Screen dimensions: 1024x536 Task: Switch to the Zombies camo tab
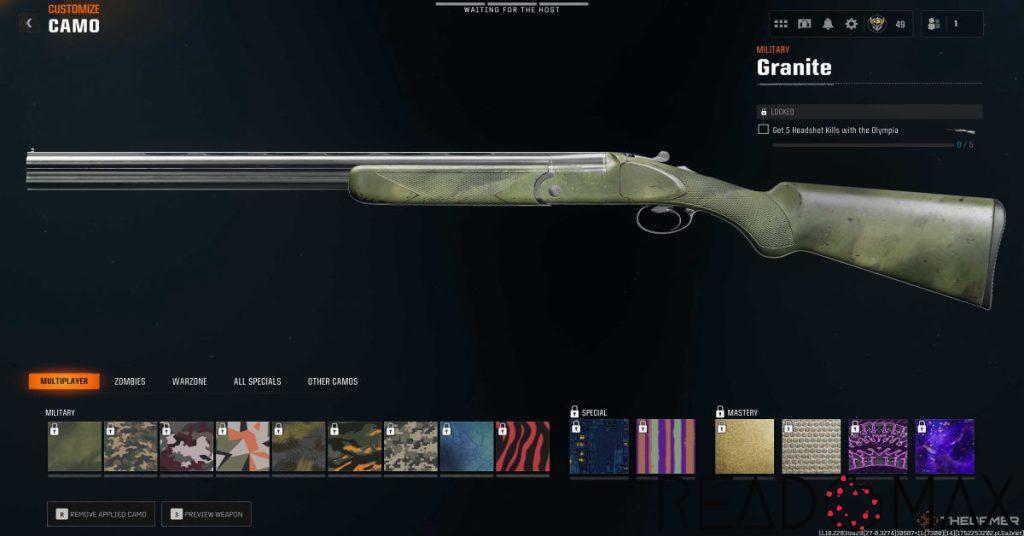pos(129,381)
